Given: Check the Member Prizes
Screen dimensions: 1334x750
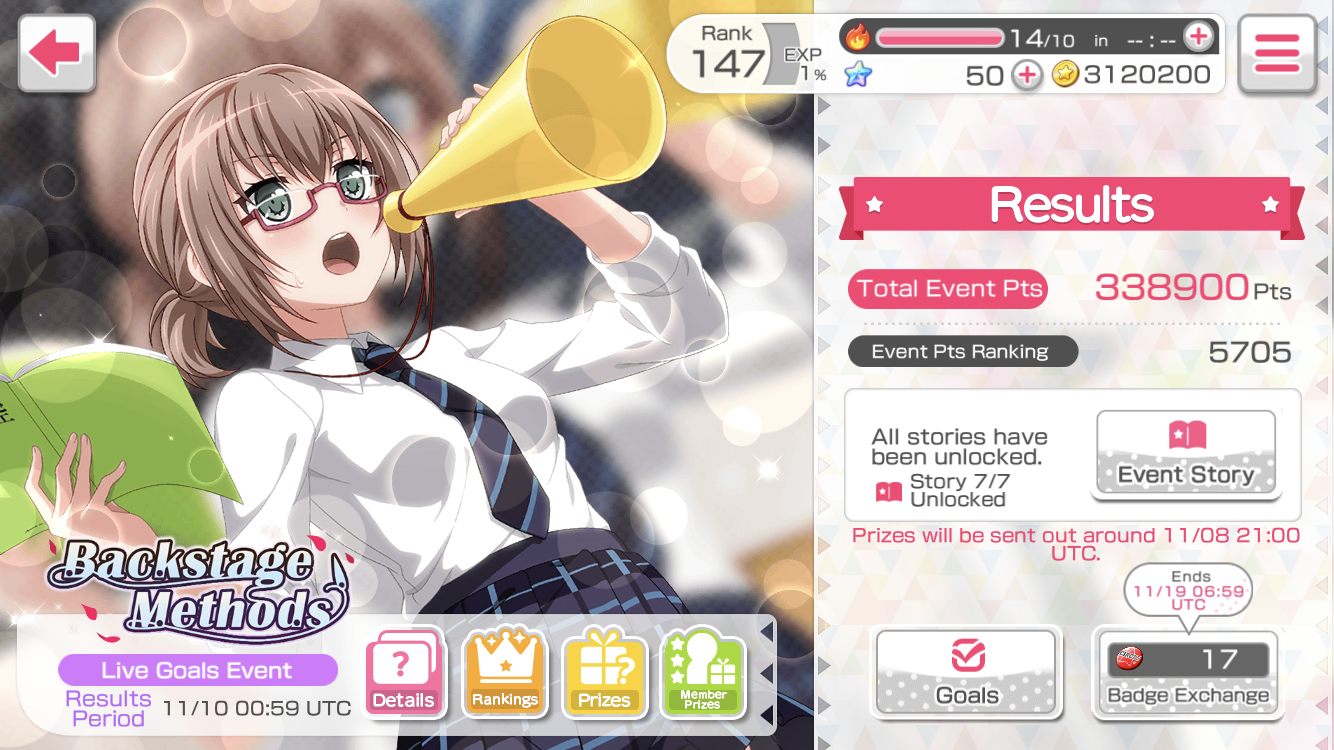Looking at the screenshot, I should click(x=703, y=672).
